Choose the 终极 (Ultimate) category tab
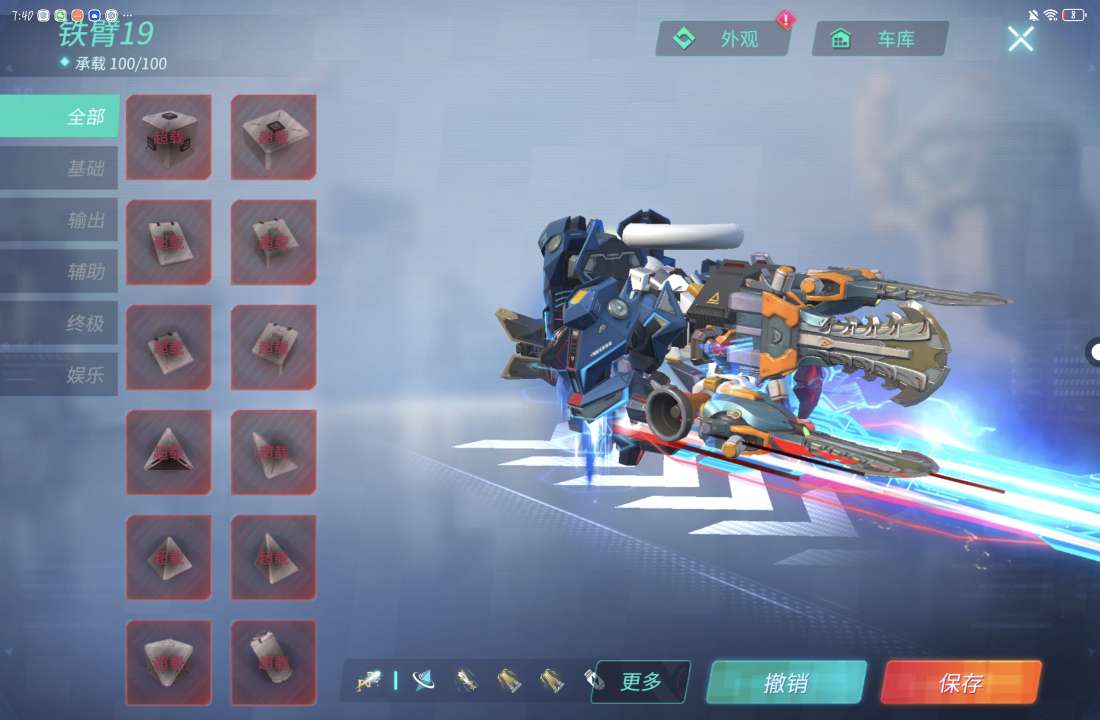Image resolution: width=1100 pixels, height=720 pixels. point(60,324)
